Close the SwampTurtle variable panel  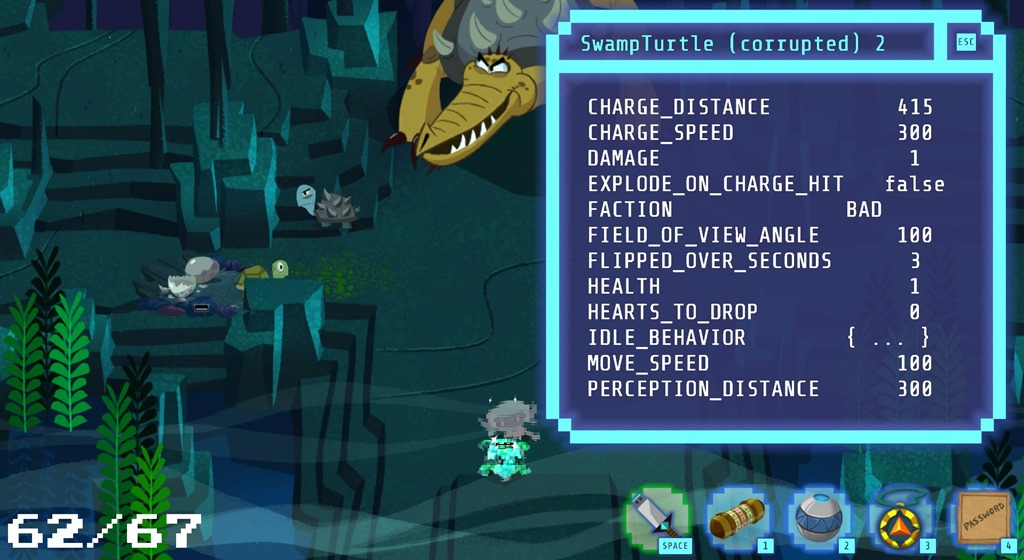point(965,42)
